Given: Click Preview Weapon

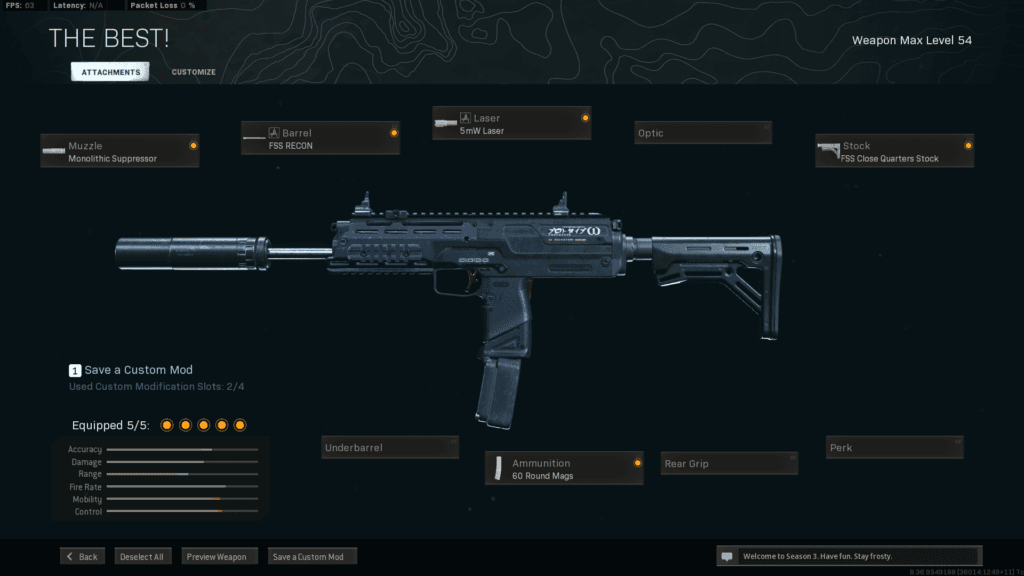Looking at the screenshot, I should coord(221,556).
